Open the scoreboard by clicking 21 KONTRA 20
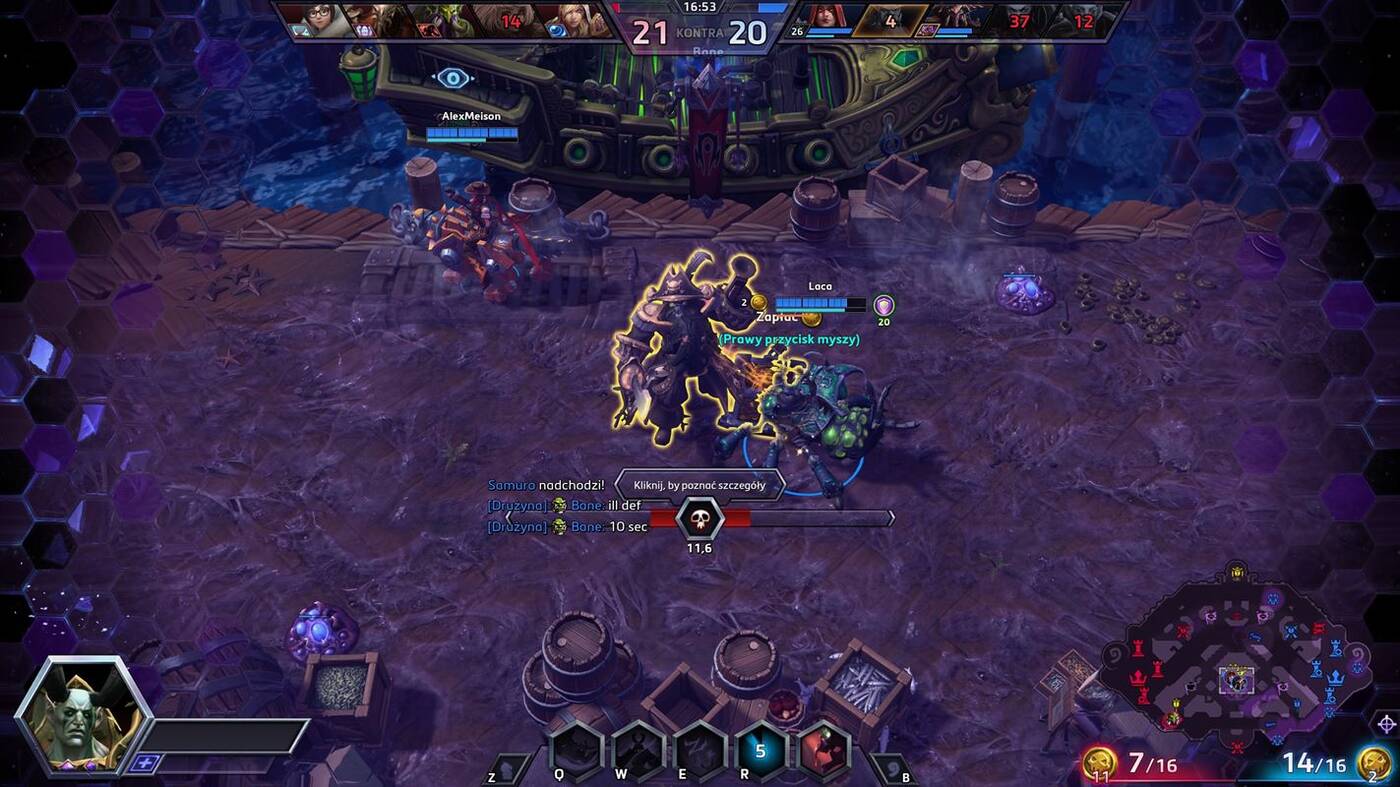This screenshot has width=1400, height=787. (700, 32)
